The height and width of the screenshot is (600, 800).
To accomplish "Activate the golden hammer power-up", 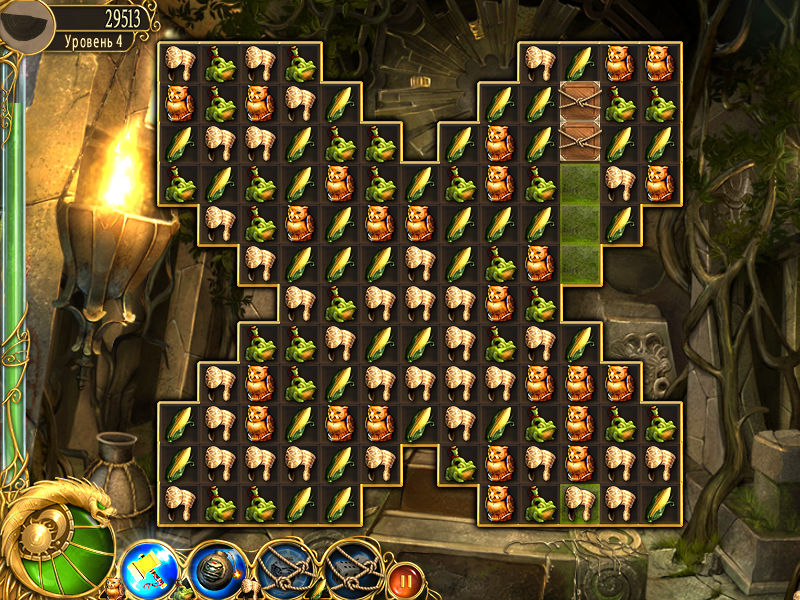I will (148, 568).
